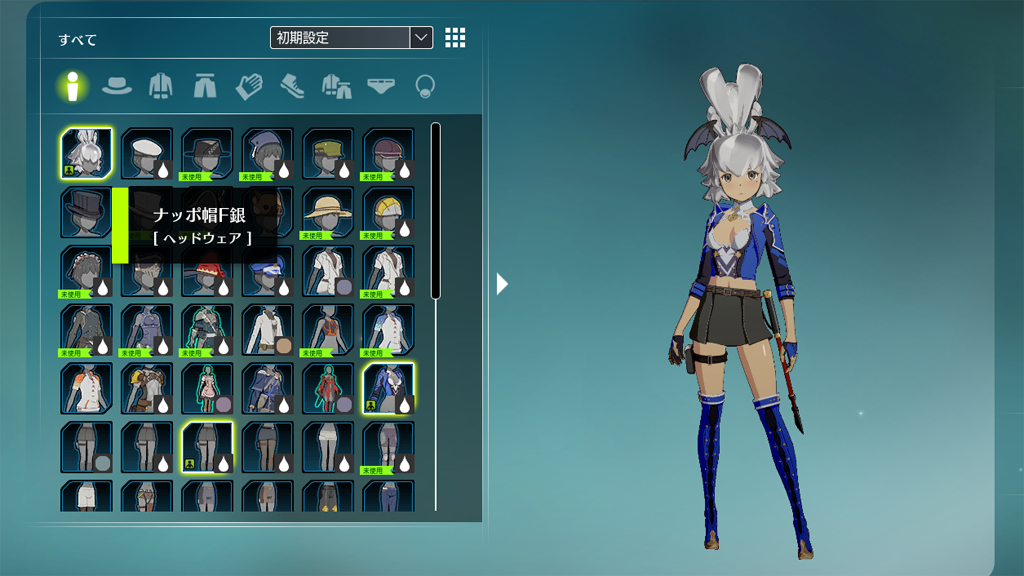
Task: Equip the silver bunny-ear headwear
Action: (x=86, y=154)
